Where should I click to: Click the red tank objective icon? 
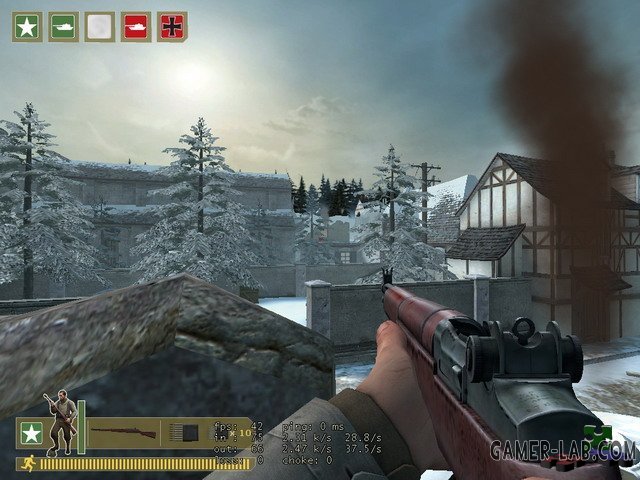tap(136, 27)
